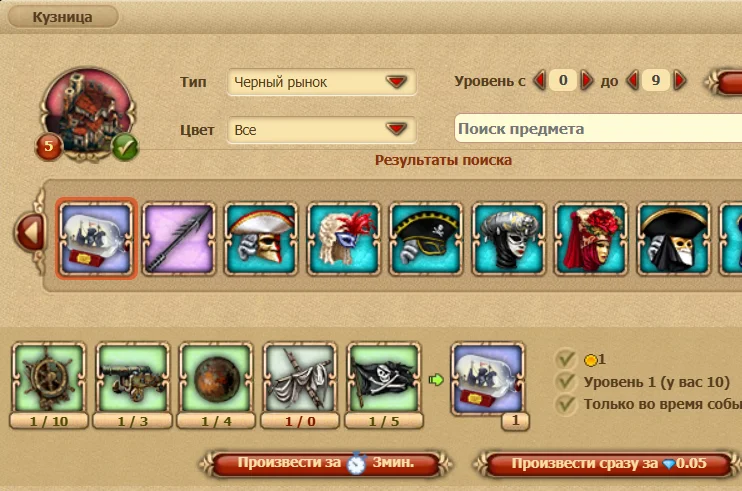
Task: Start production with Произвести за 3мин.
Action: (326, 464)
